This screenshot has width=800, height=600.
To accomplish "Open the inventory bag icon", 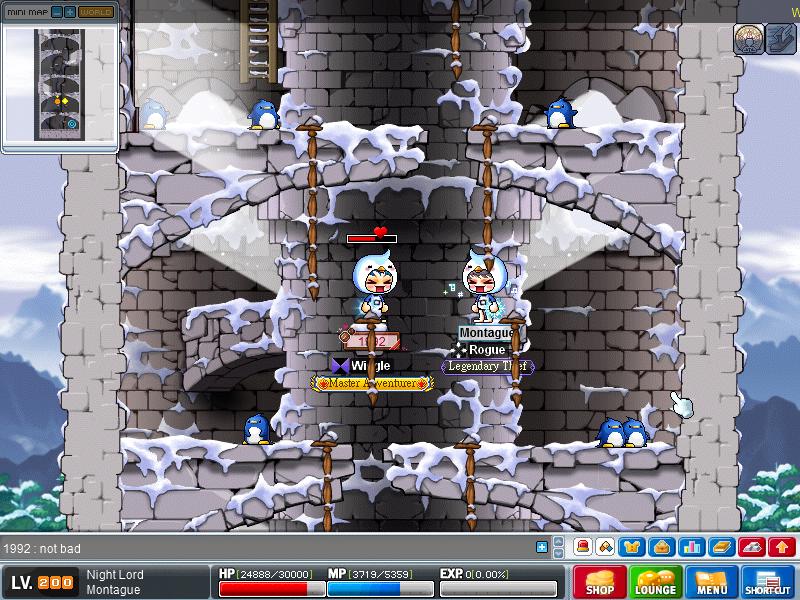I will point(660,547).
